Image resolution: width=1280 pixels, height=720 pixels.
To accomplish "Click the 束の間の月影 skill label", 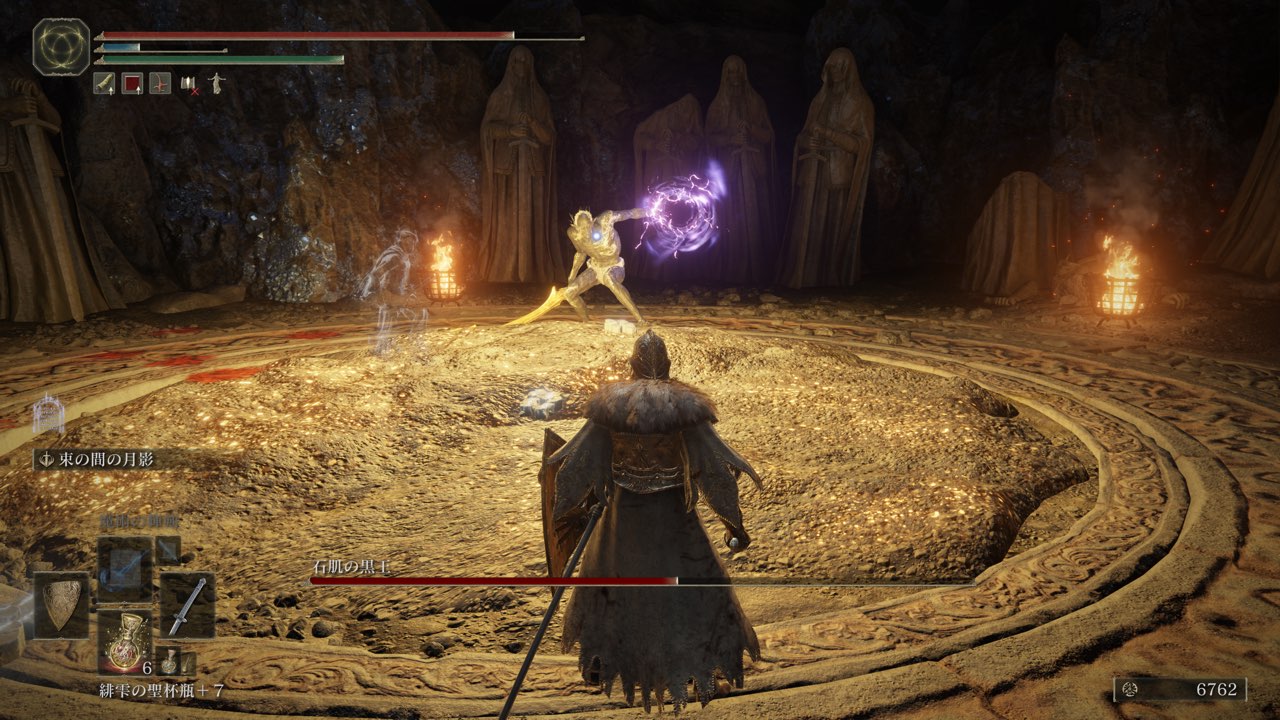I will (95, 459).
